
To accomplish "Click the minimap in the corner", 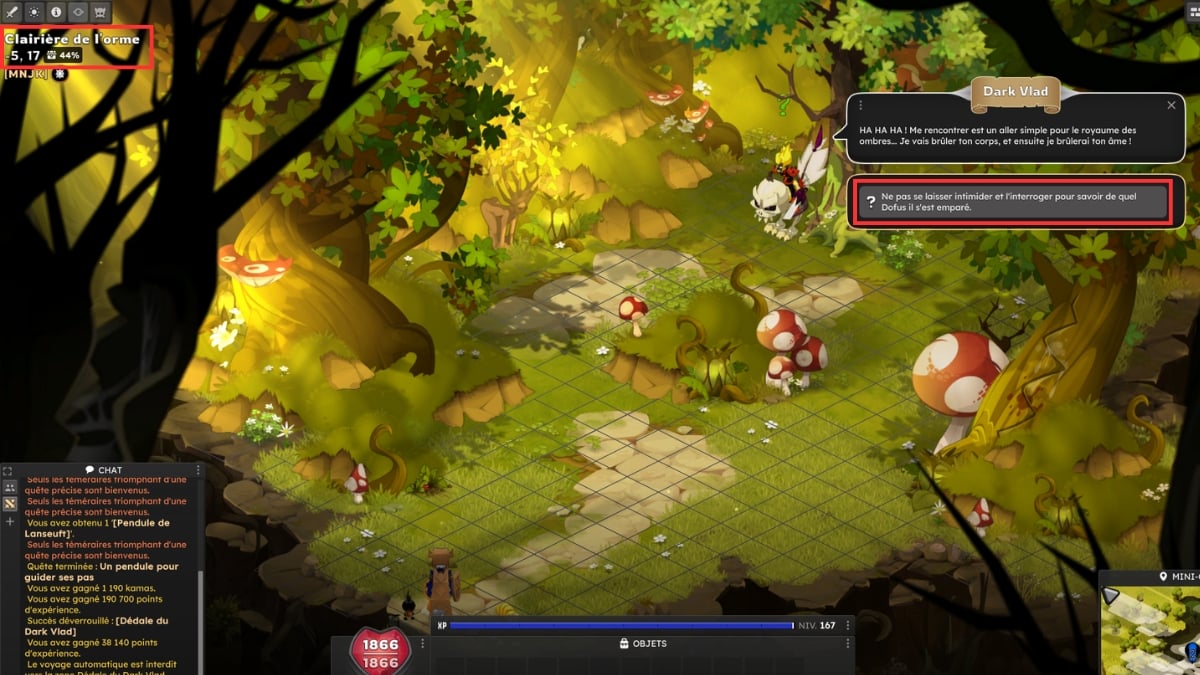I will (1150, 630).
